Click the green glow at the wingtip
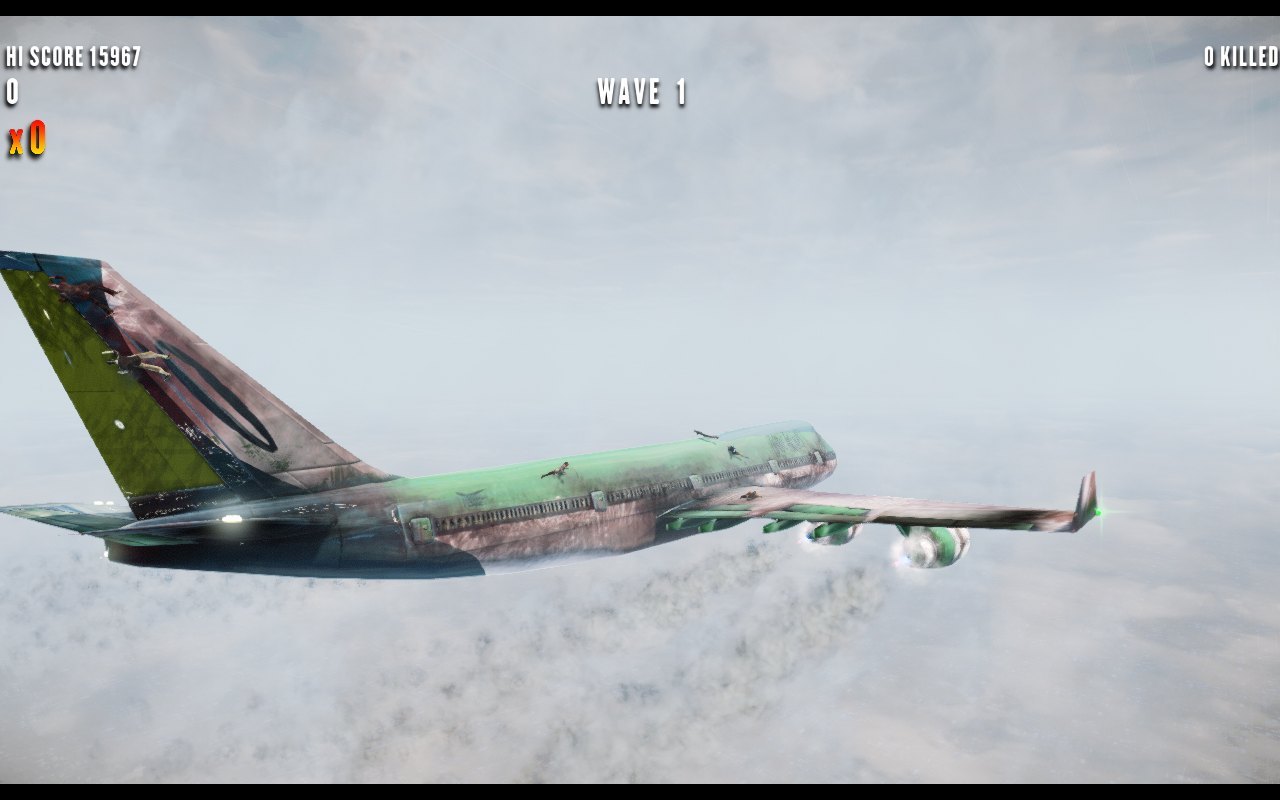 pos(1096,510)
